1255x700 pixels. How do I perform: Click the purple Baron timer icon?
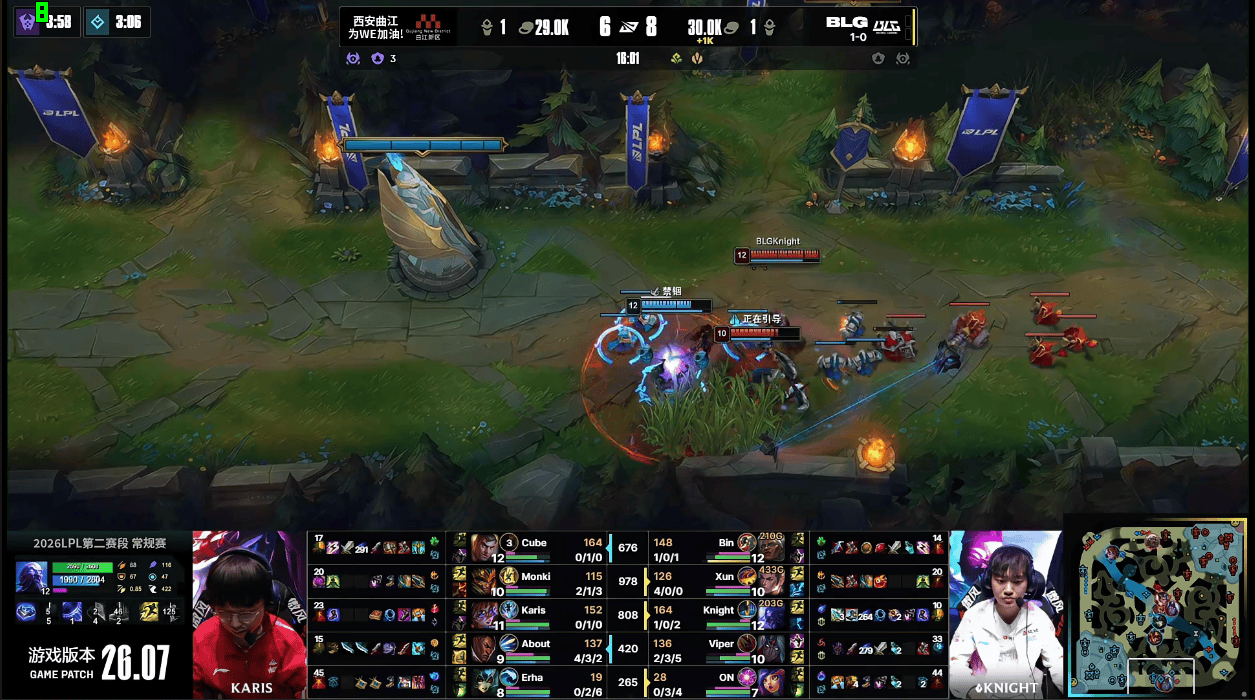pos(27,22)
